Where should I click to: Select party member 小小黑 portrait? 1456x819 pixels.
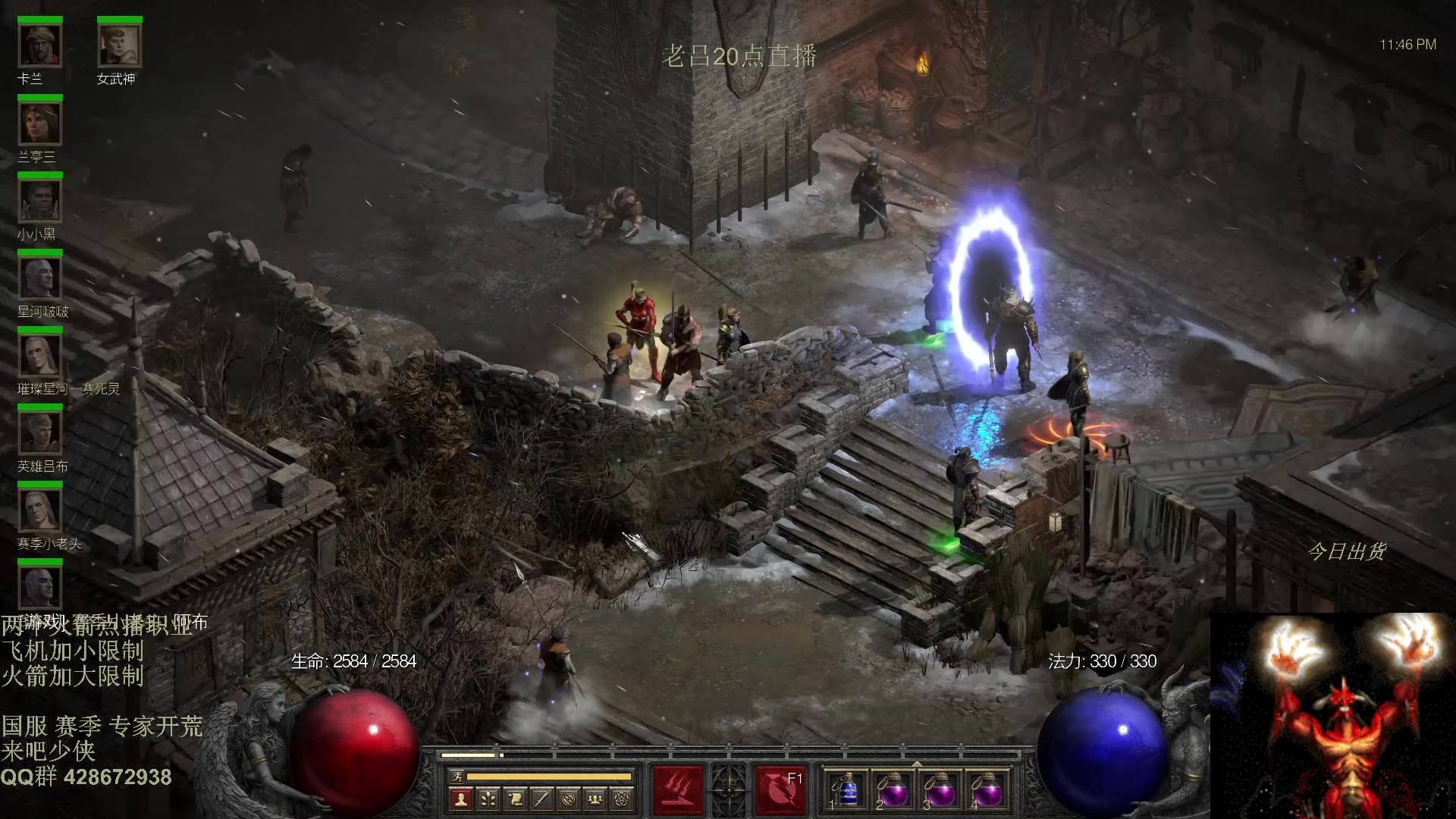39,201
